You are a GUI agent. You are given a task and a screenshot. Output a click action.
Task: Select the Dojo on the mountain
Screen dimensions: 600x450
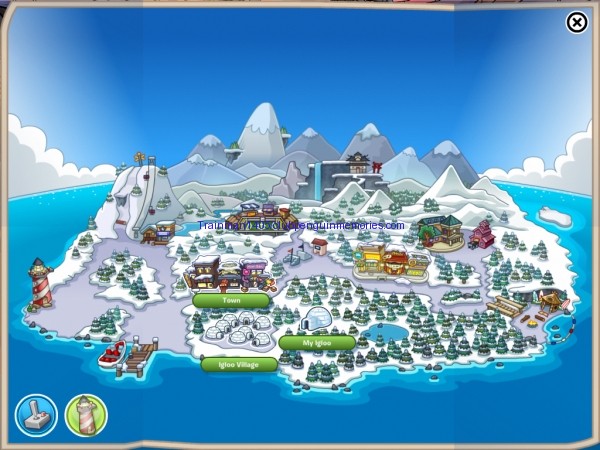pyautogui.click(x=357, y=163)
